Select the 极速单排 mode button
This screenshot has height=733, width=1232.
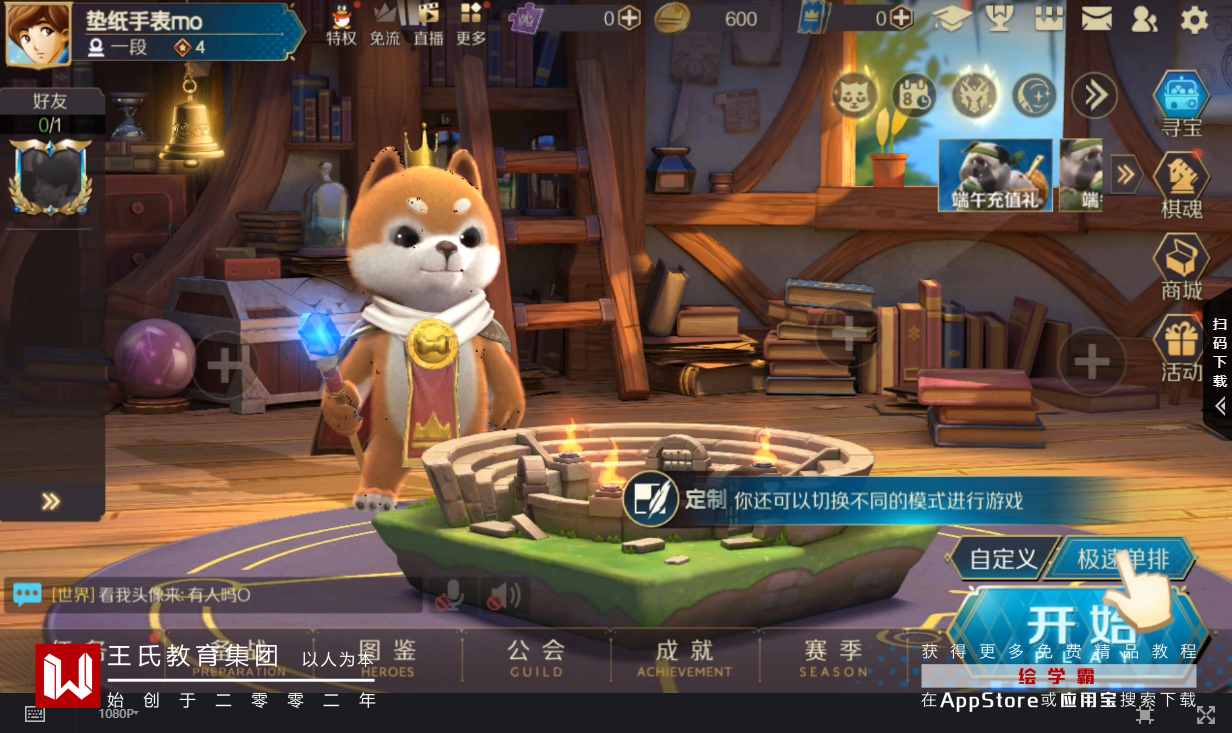click(x=1122, y=559)
